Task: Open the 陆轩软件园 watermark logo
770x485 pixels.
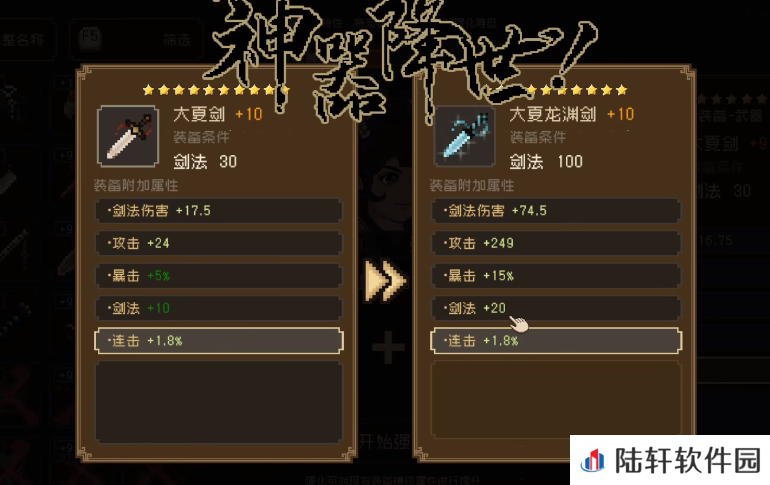Action: (672, 461)
